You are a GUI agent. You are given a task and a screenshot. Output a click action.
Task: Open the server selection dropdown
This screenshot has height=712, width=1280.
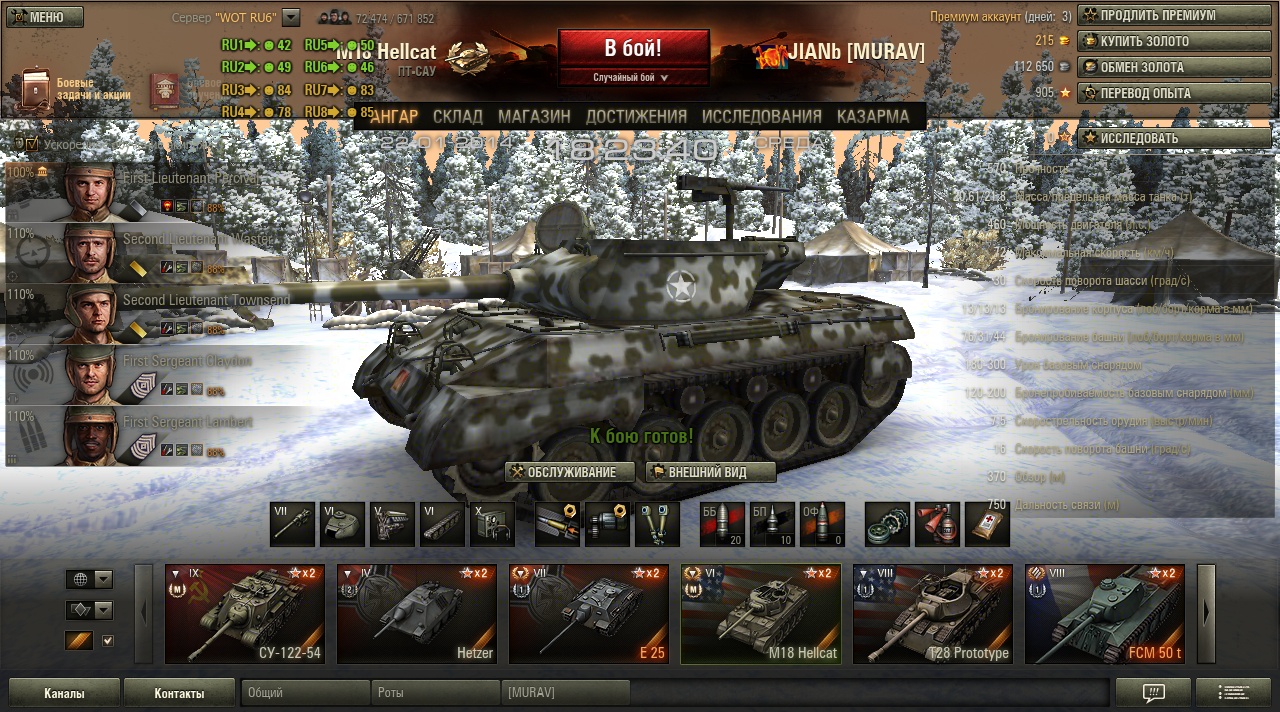tap(290, 17)
